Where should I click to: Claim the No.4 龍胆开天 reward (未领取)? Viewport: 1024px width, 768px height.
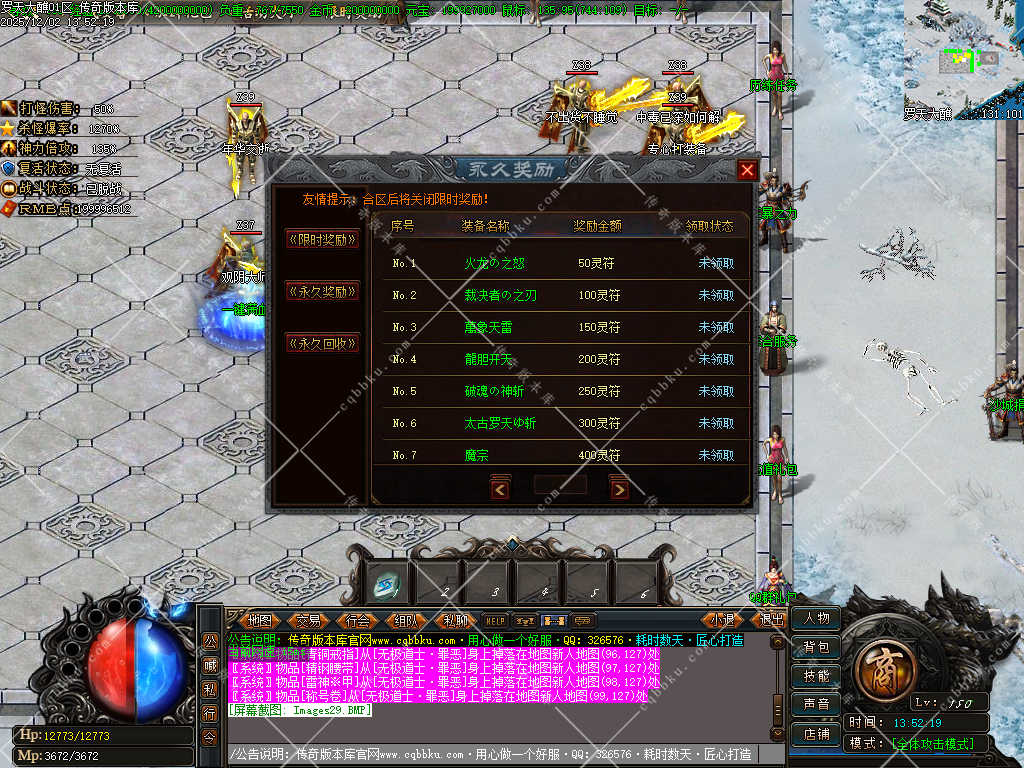716,360
